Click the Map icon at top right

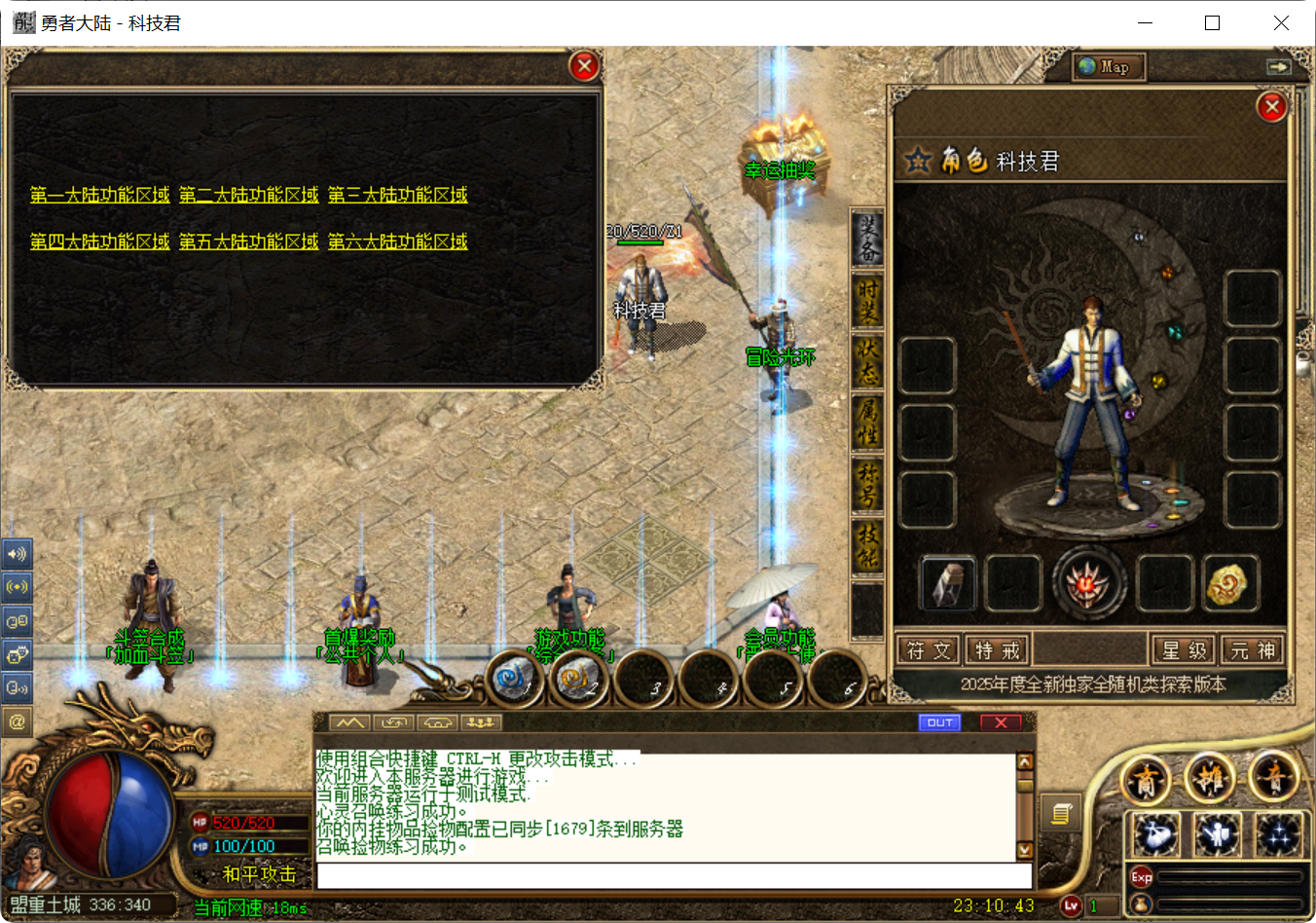click(x=1107, y=67)
